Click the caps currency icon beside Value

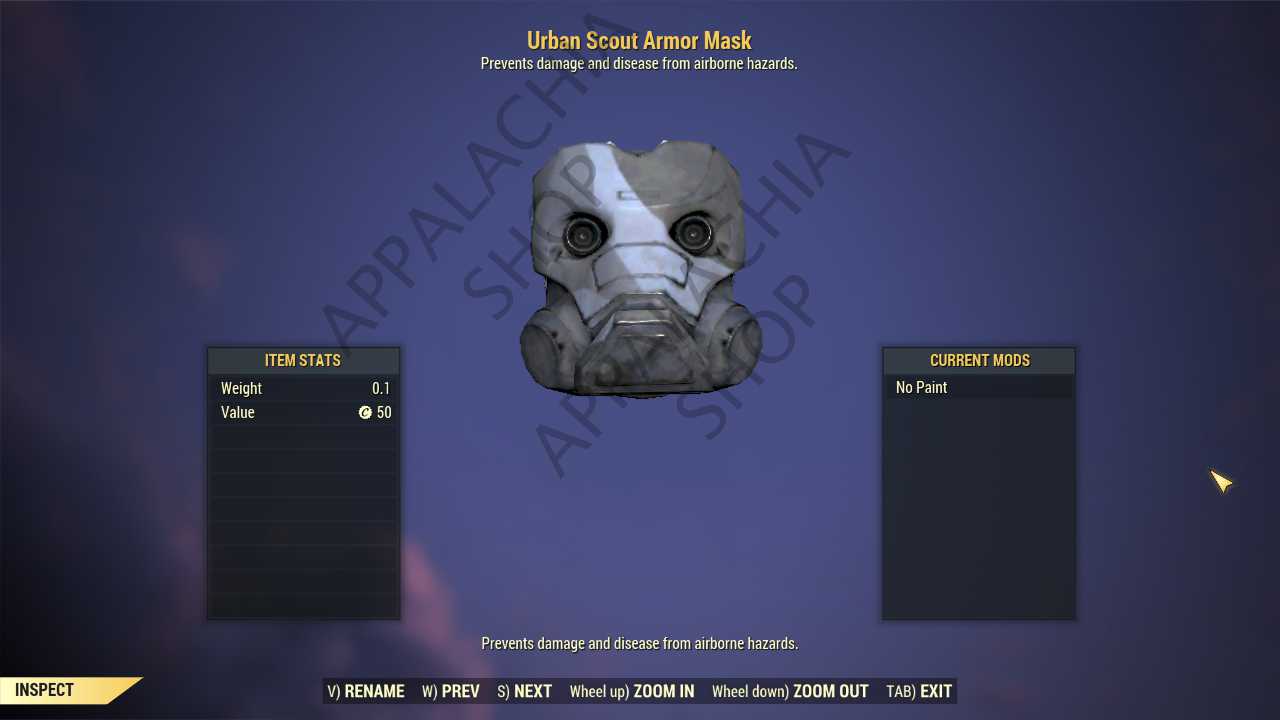367,412
